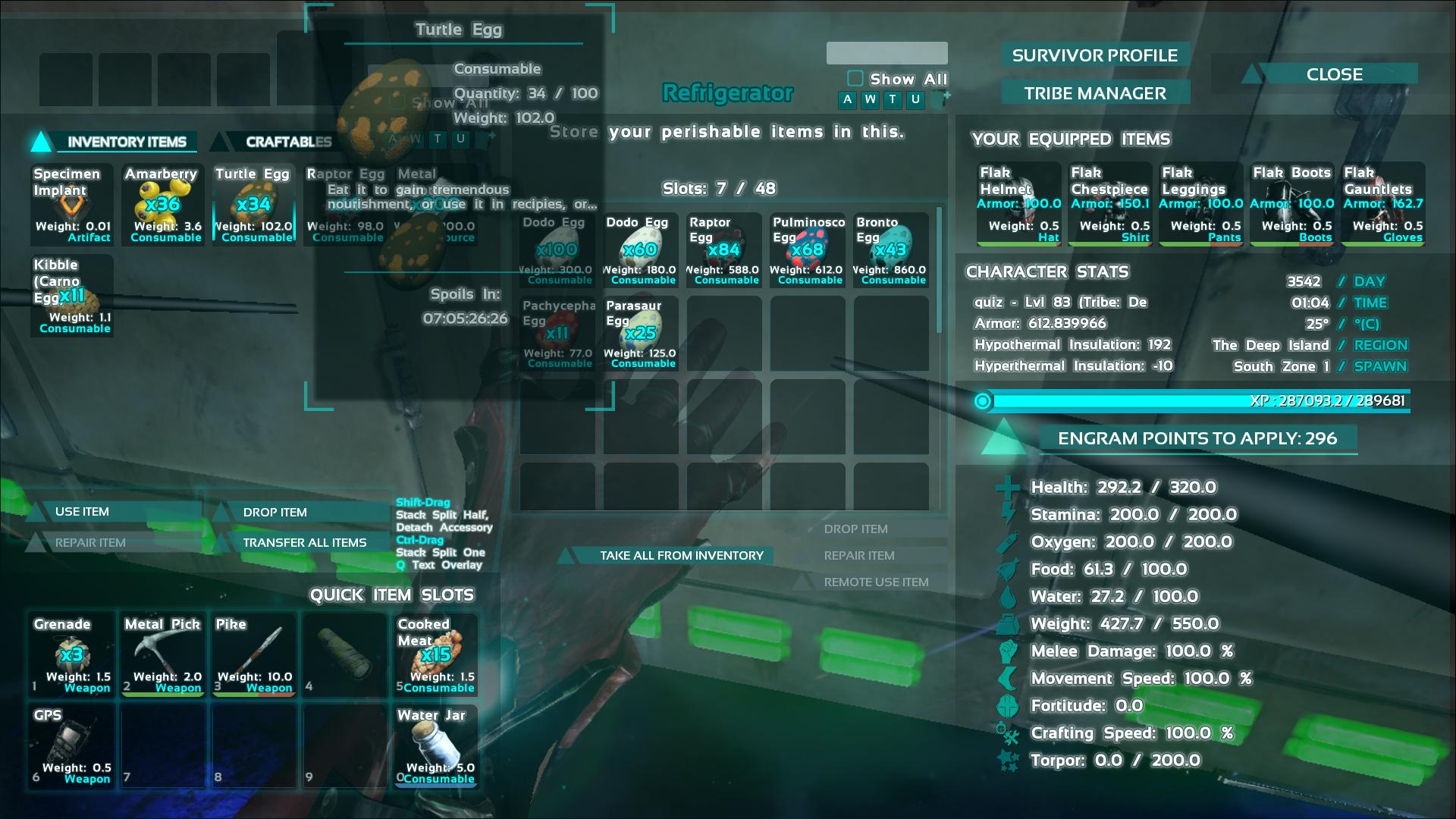Select the Specimen Implant item
Image resolution: width=1456 pixels, height=819 pixels.
pyautogui.click(x=72, y=205)
